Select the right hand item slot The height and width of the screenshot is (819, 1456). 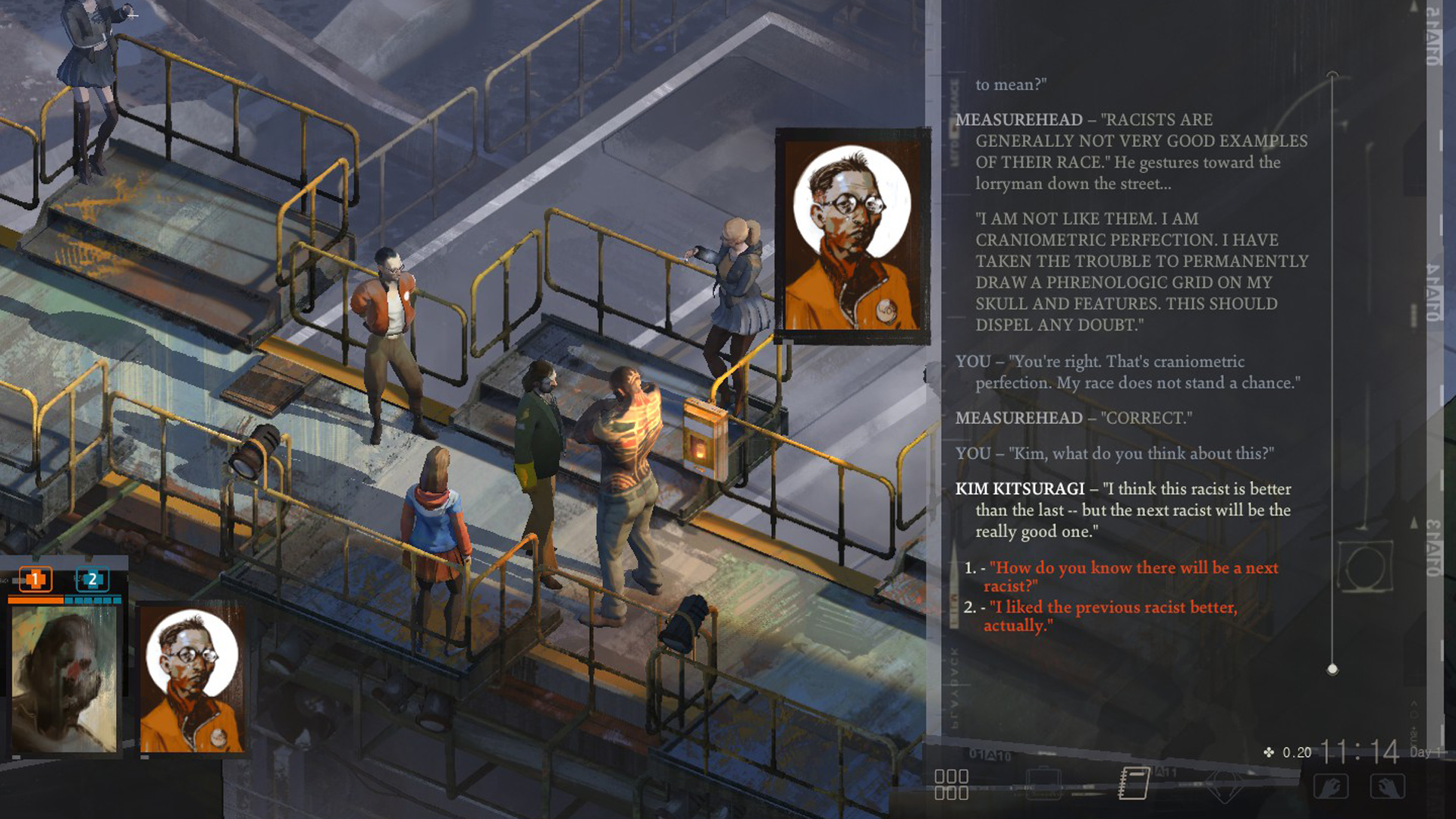(x=1388, y=786)
